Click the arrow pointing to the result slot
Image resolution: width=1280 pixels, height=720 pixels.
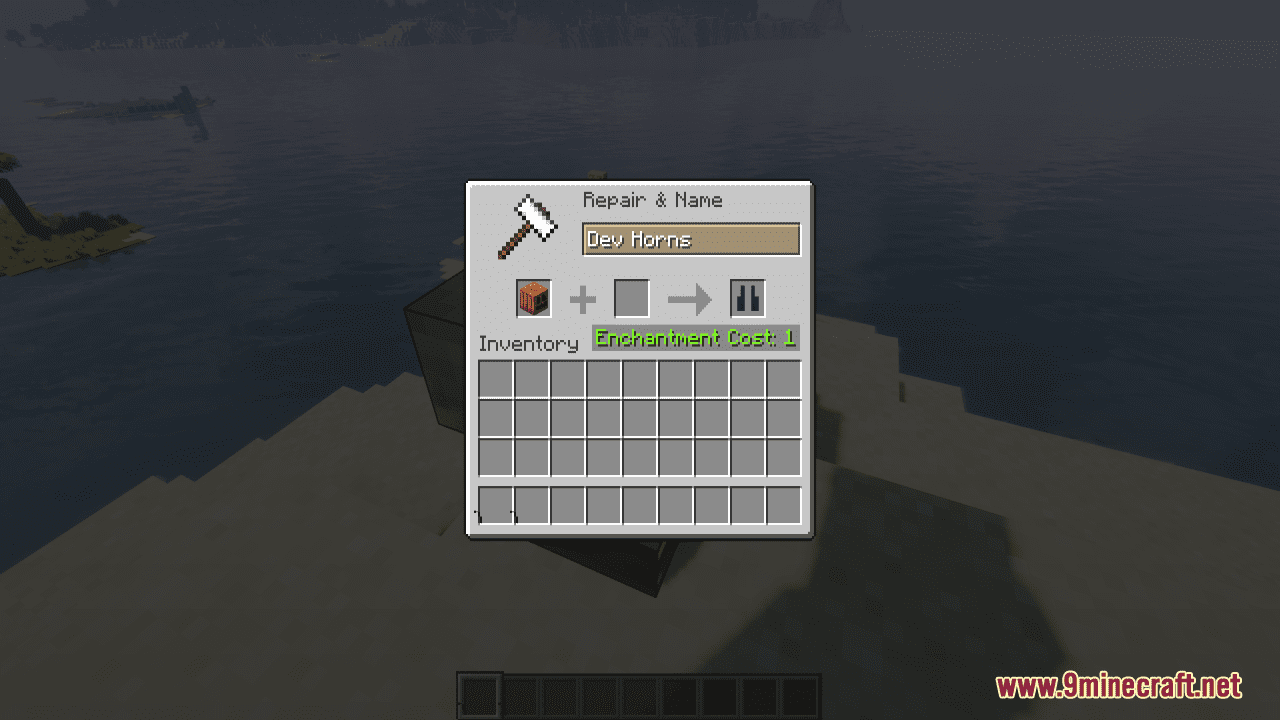(688, 298)
